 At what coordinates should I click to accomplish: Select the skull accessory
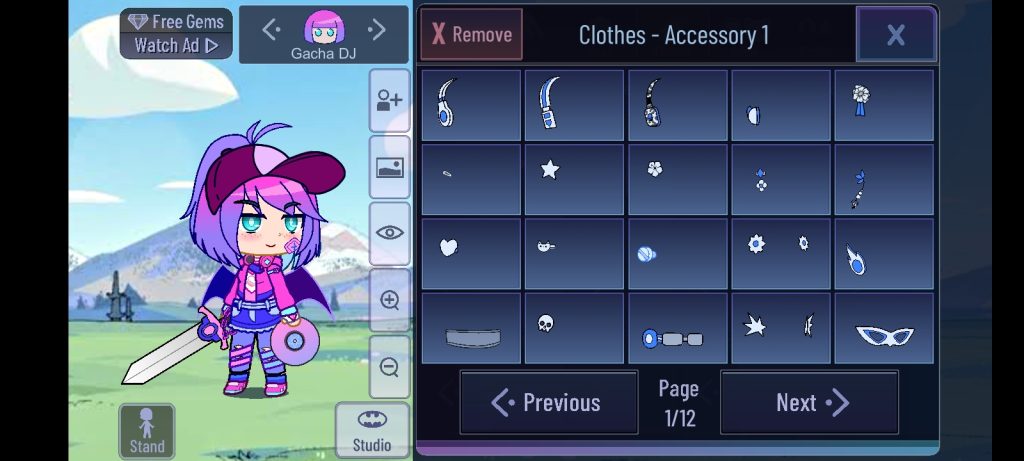(x=574, y=328)
